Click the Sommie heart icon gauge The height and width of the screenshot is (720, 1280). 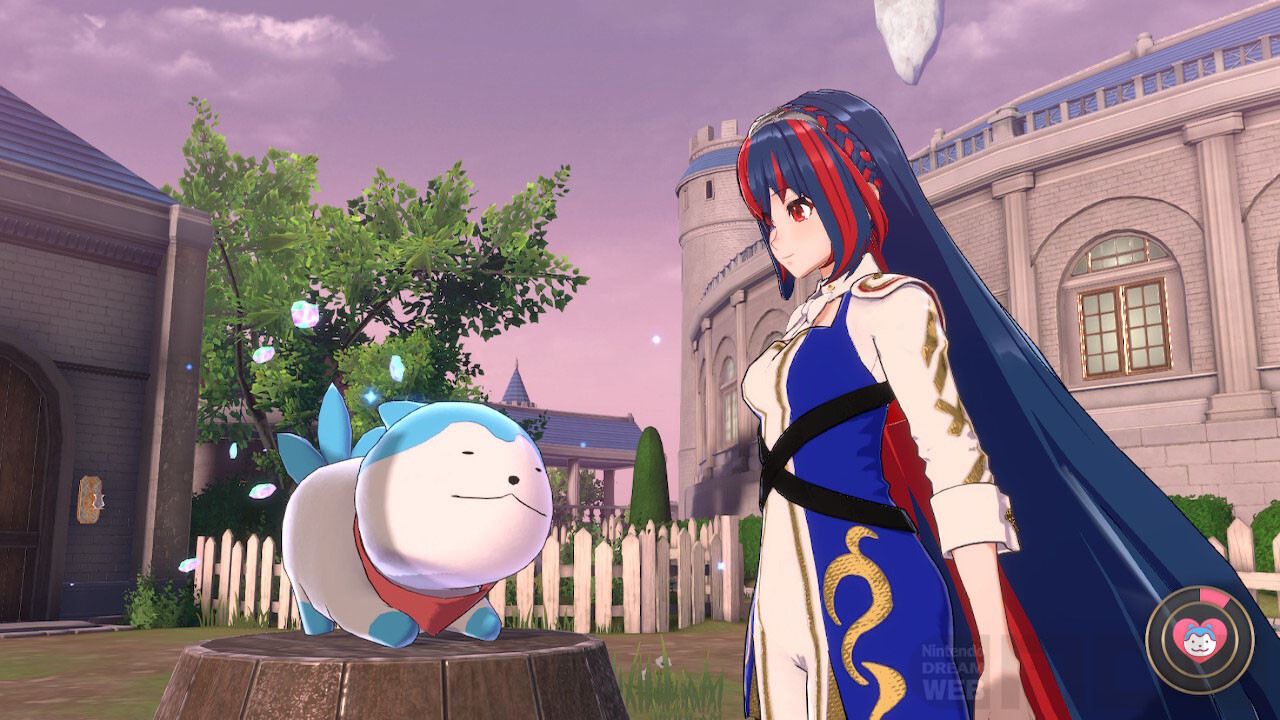pyautogui.click(x=1199, y=637)
